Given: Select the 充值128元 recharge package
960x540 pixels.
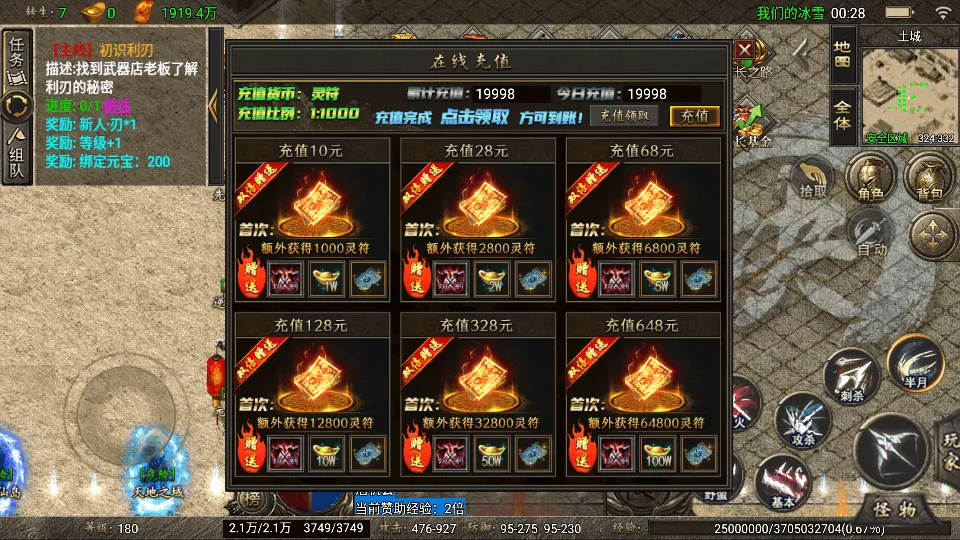Looking at the screenshot, I should coord(312,394).
